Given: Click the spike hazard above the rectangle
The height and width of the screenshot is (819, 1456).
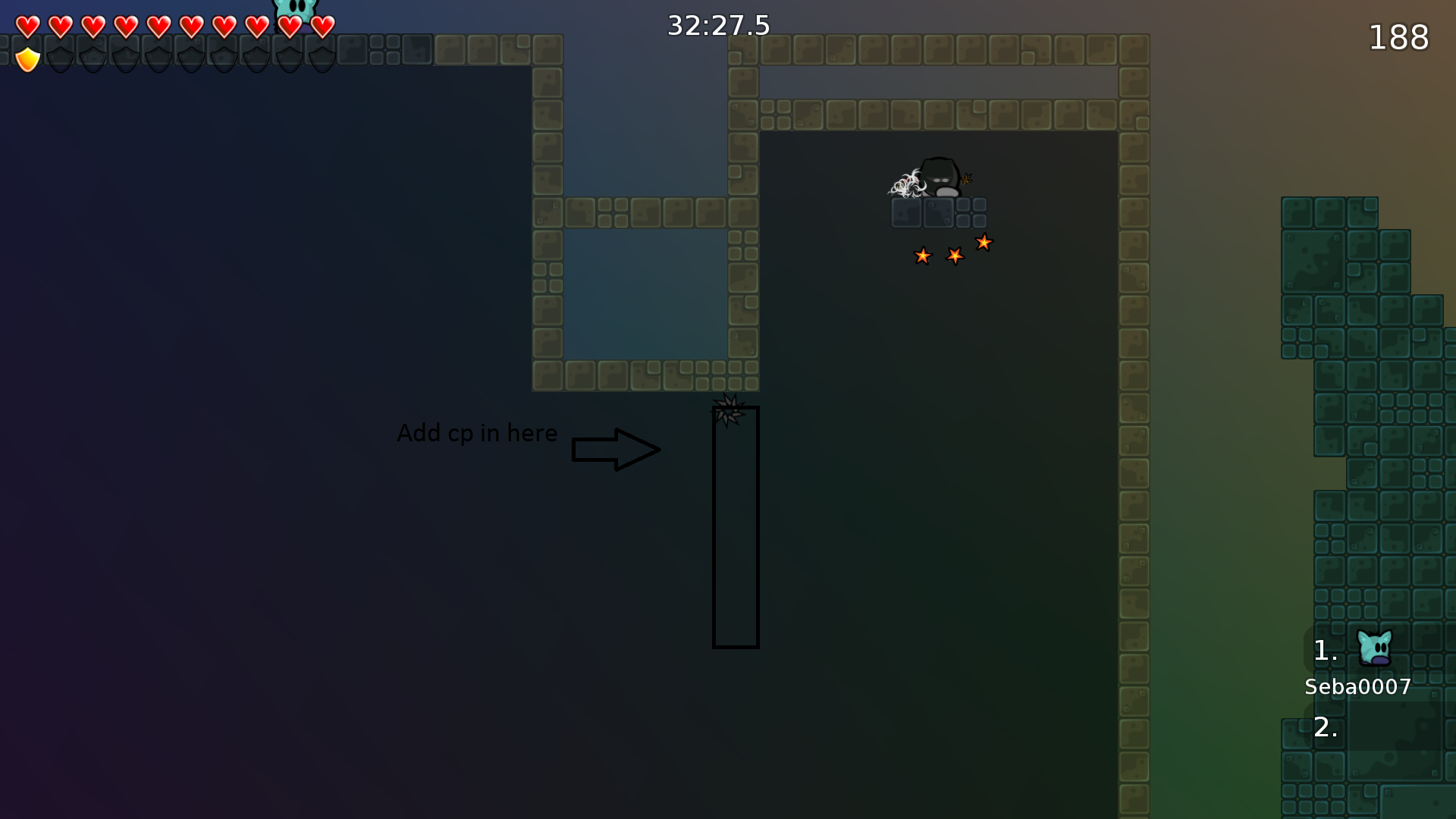Looking at the screenshot, I should pos(730,408).
